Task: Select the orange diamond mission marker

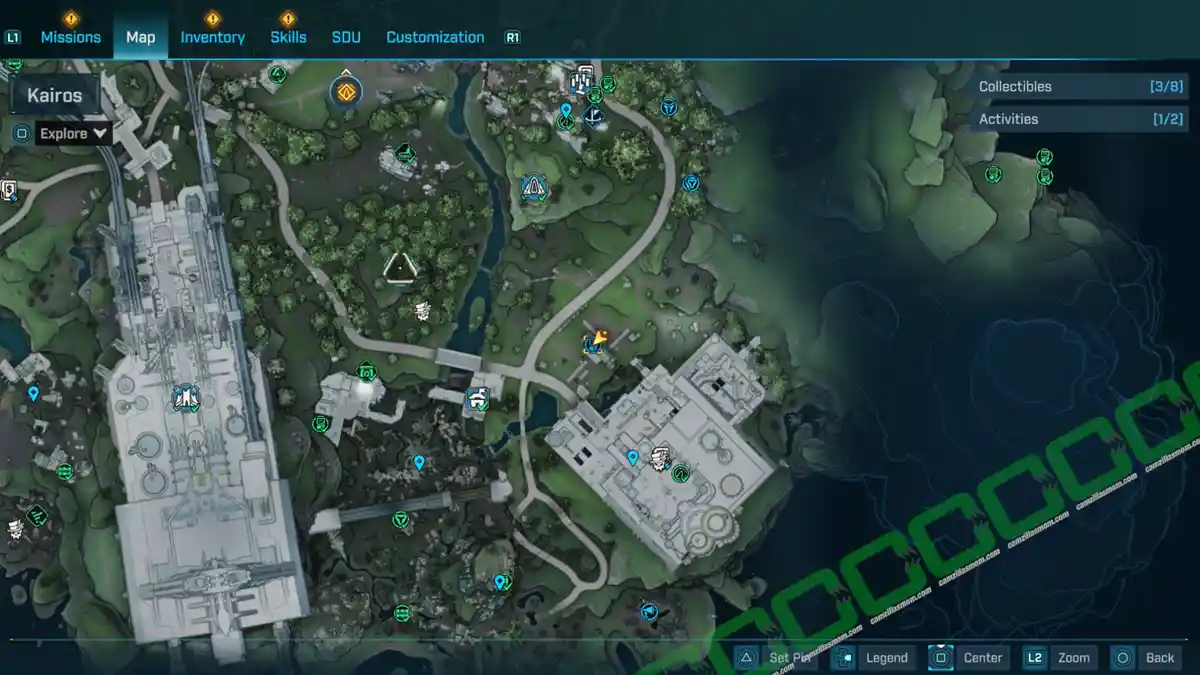Action: tap(346, 93)
